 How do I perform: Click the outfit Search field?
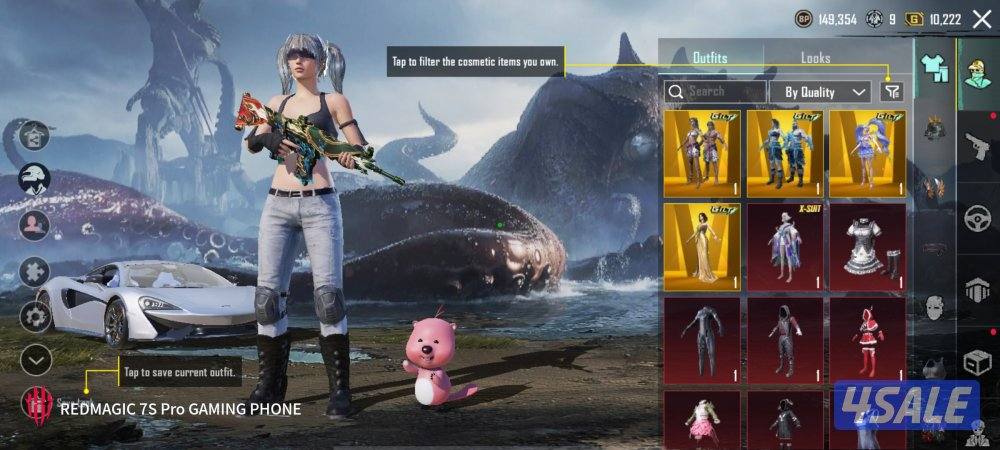coord(712,91)
